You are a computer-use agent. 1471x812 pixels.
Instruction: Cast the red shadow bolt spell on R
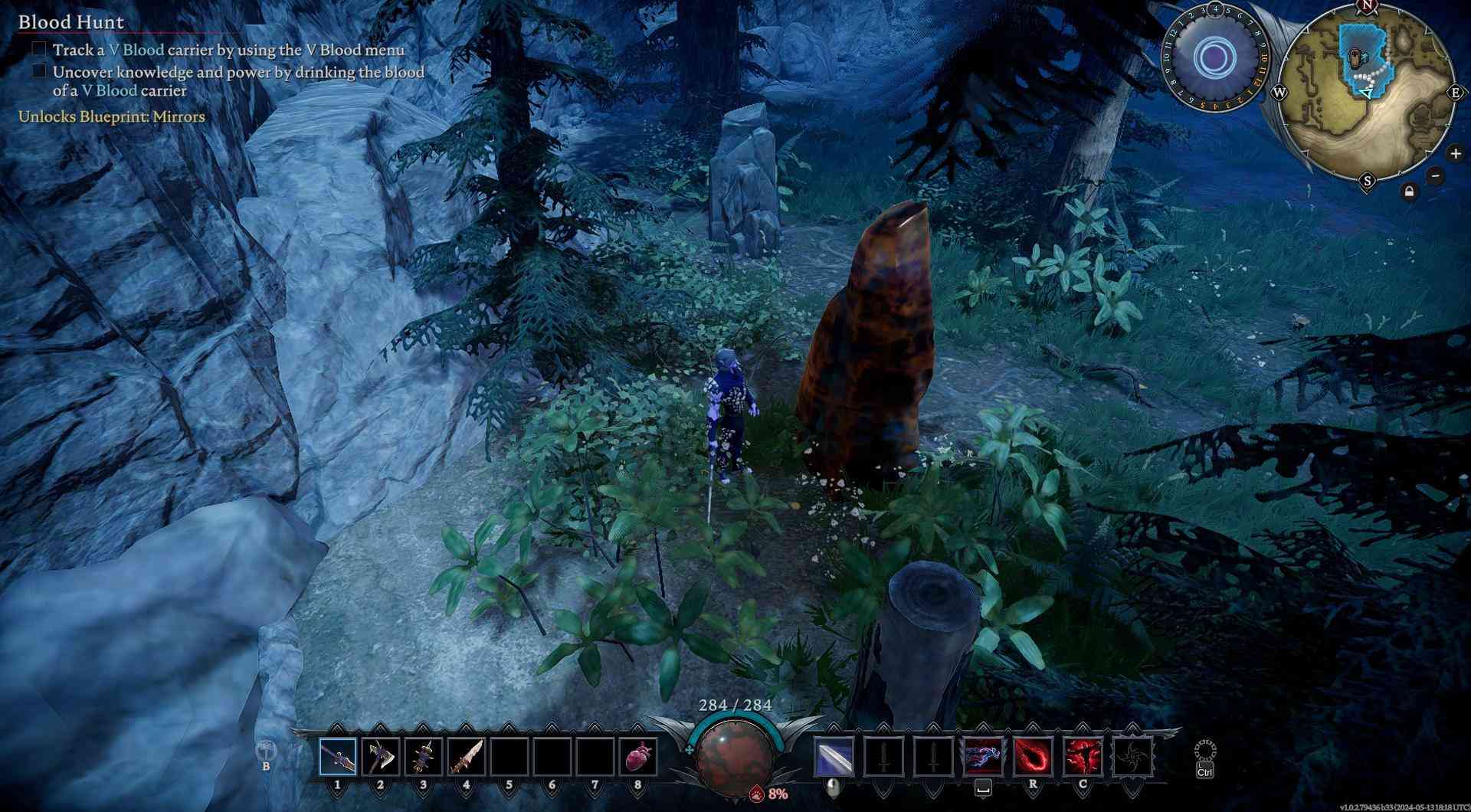tap(1033, 757)
